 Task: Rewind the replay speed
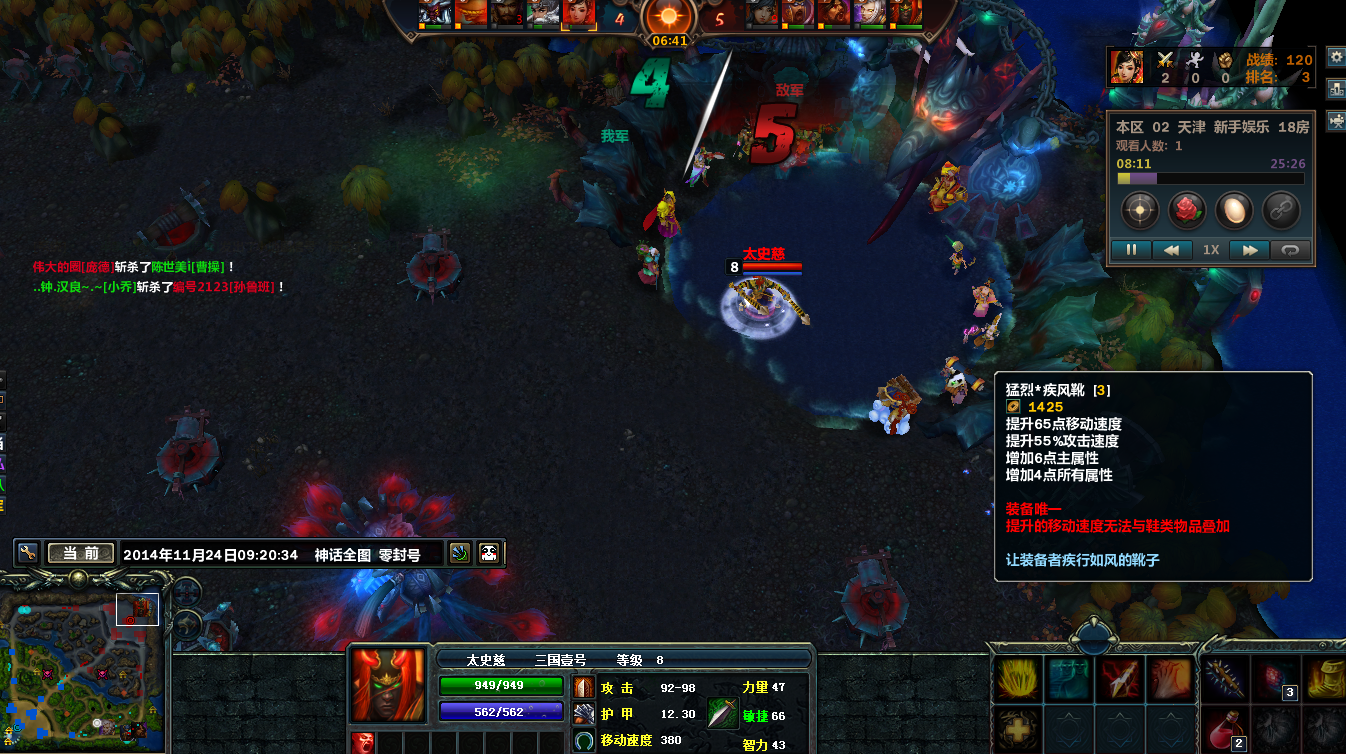click(1172, 250)
